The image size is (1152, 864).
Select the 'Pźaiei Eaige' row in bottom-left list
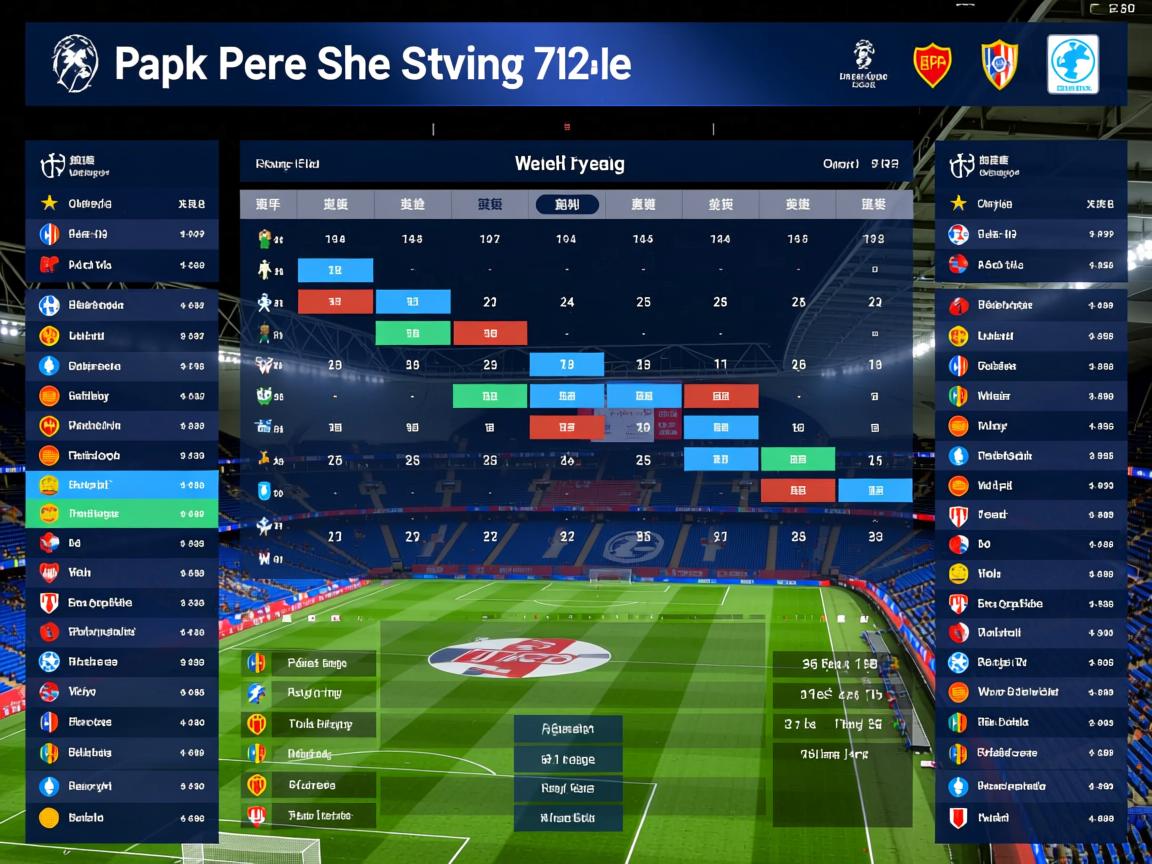[310, 663]
